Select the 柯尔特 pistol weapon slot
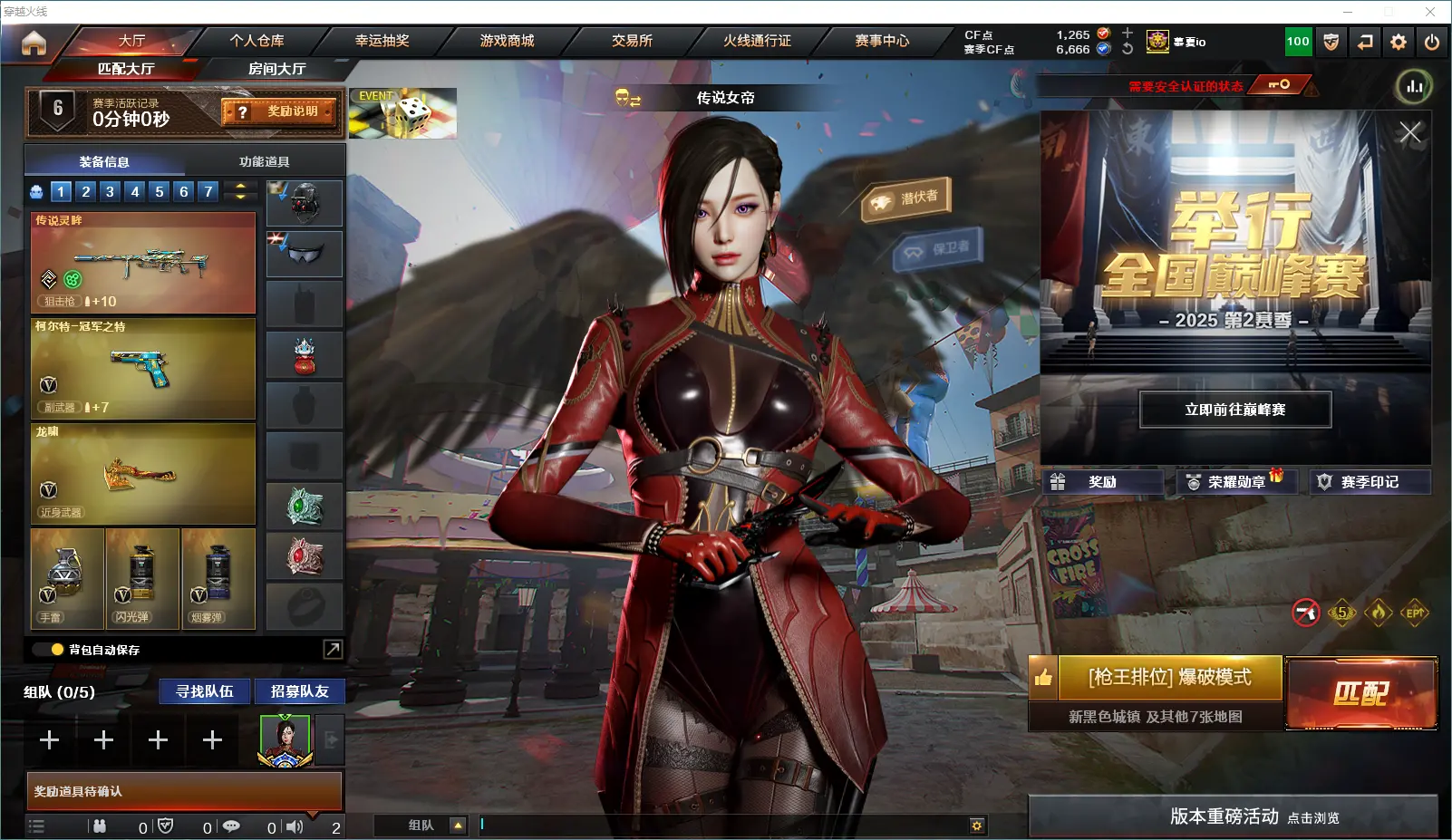This screenshot has height=840, width=1452. click(143, 368)
